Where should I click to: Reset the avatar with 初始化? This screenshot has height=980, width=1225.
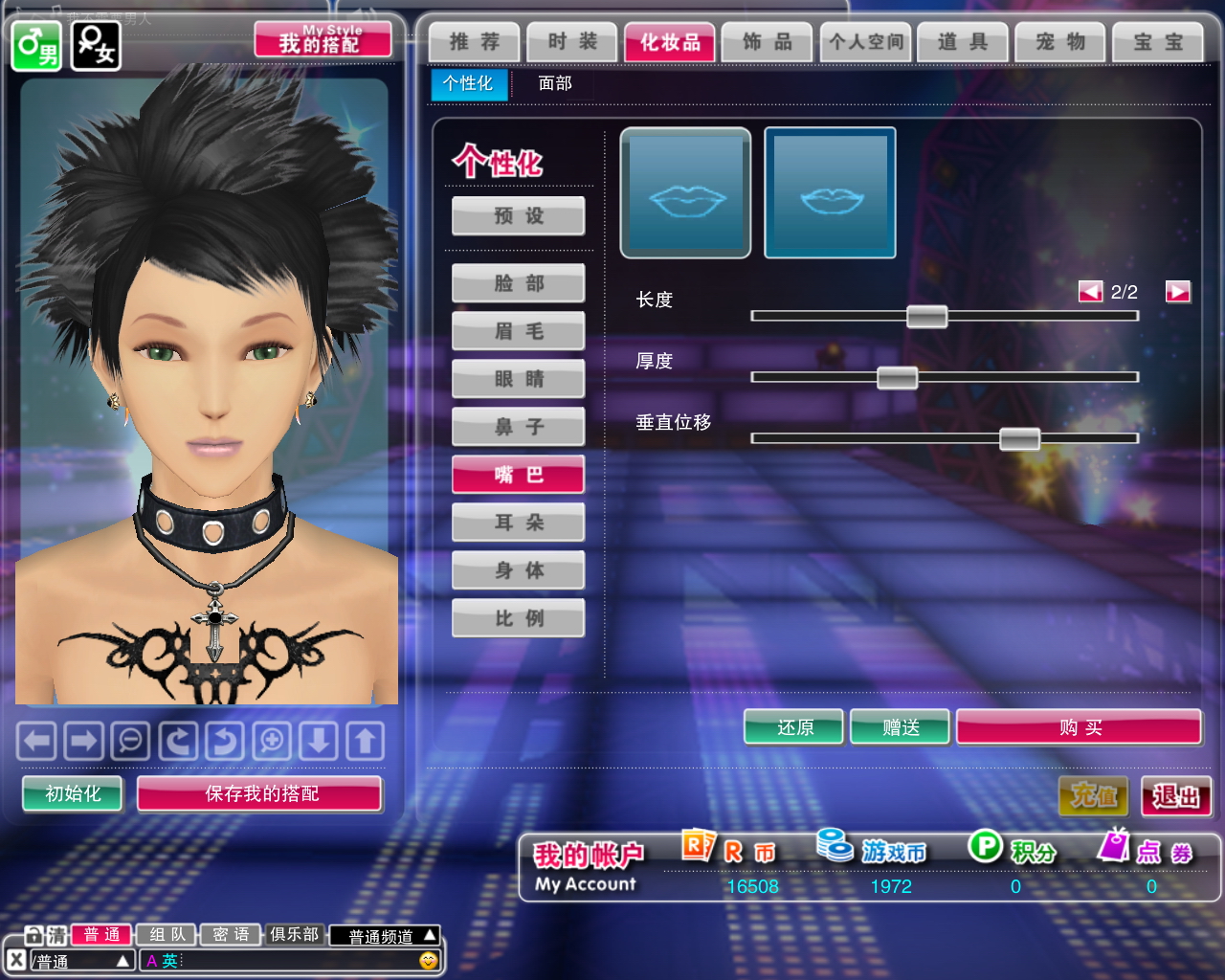[73, 793]
